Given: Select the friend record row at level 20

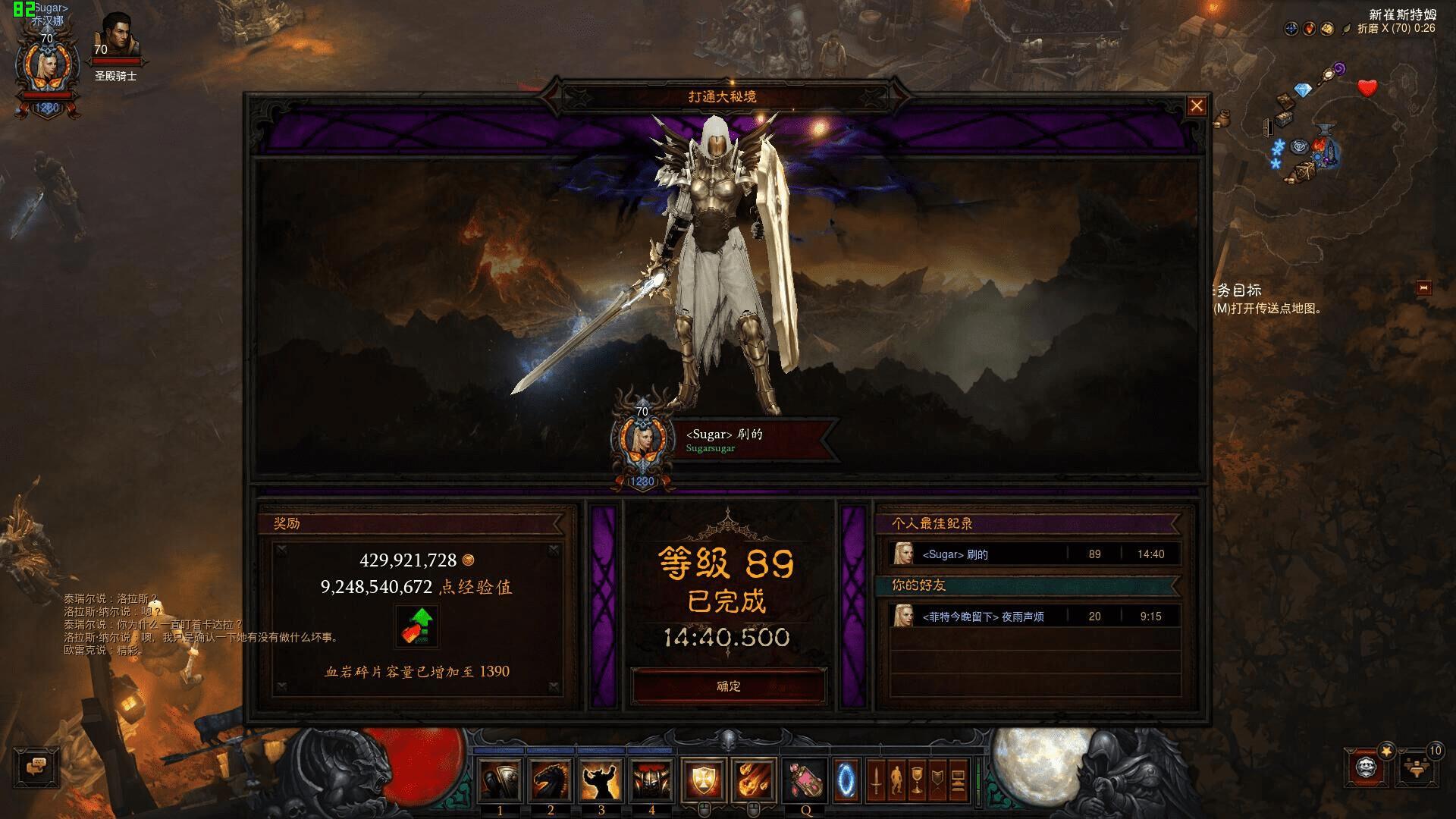Looking at the screenshot, I should [1034, 617].
